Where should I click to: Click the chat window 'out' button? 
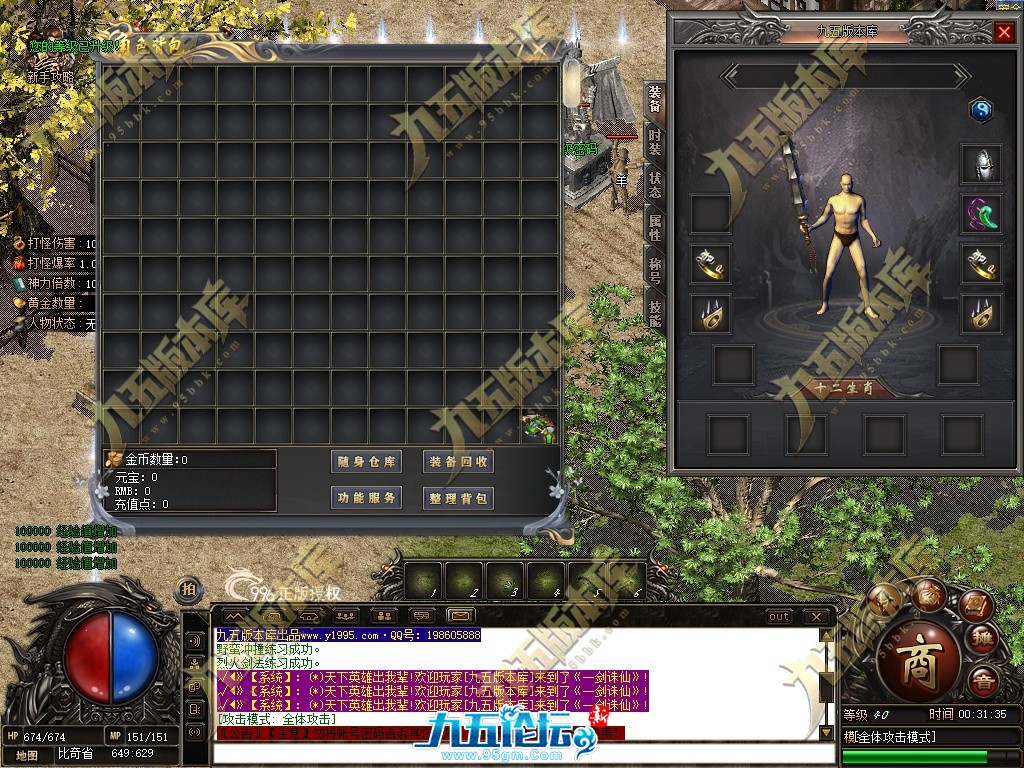click(779, 616)
